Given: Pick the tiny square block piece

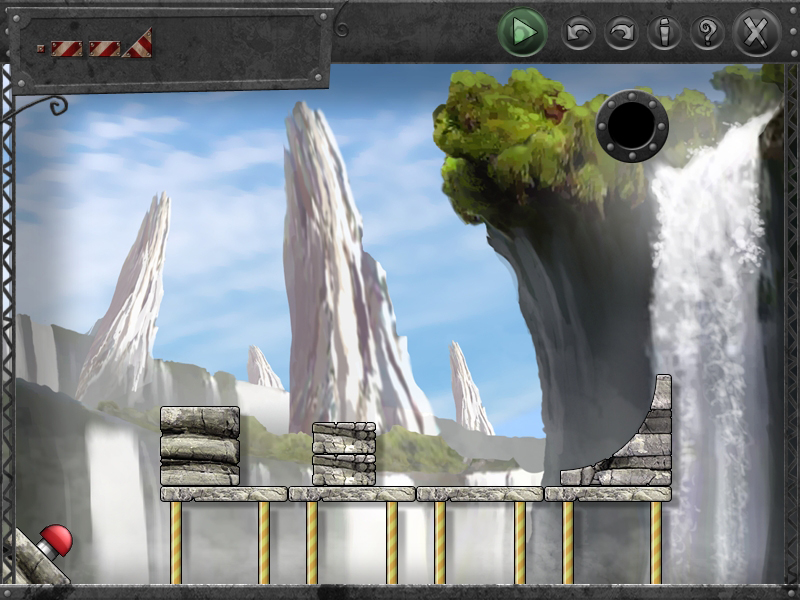Looking at the screenshot, I should tap(41, 48).
